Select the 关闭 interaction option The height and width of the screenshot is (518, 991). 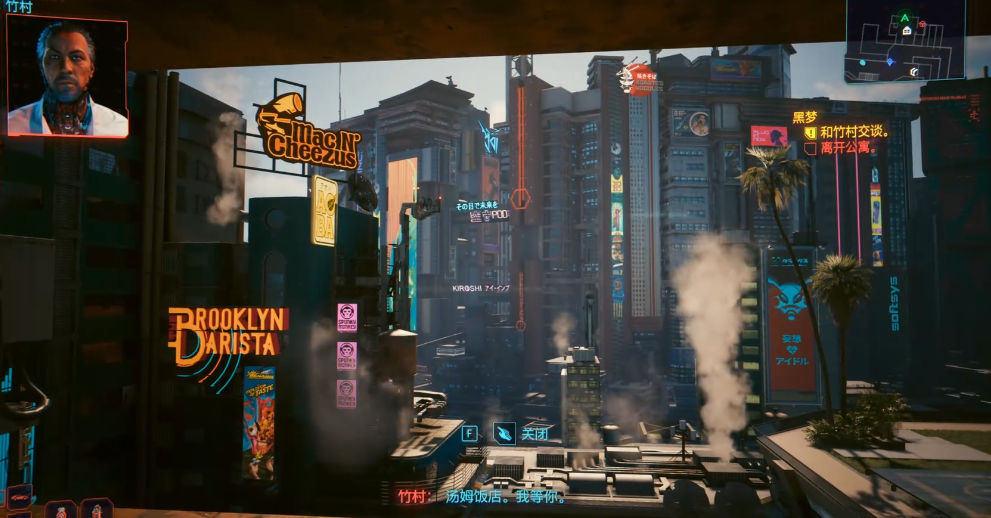tap(535, 433)
